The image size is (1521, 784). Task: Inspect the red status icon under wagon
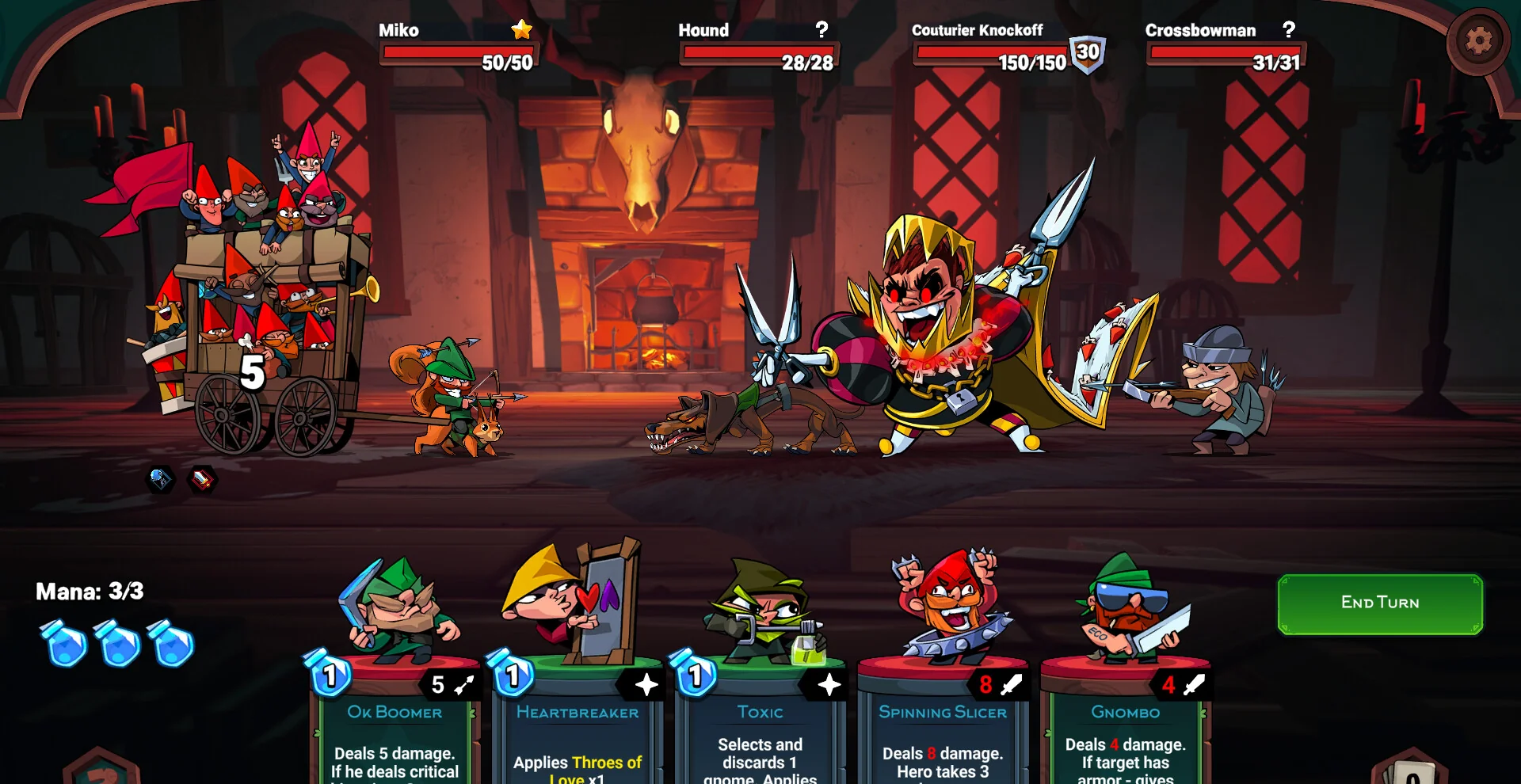203,479
